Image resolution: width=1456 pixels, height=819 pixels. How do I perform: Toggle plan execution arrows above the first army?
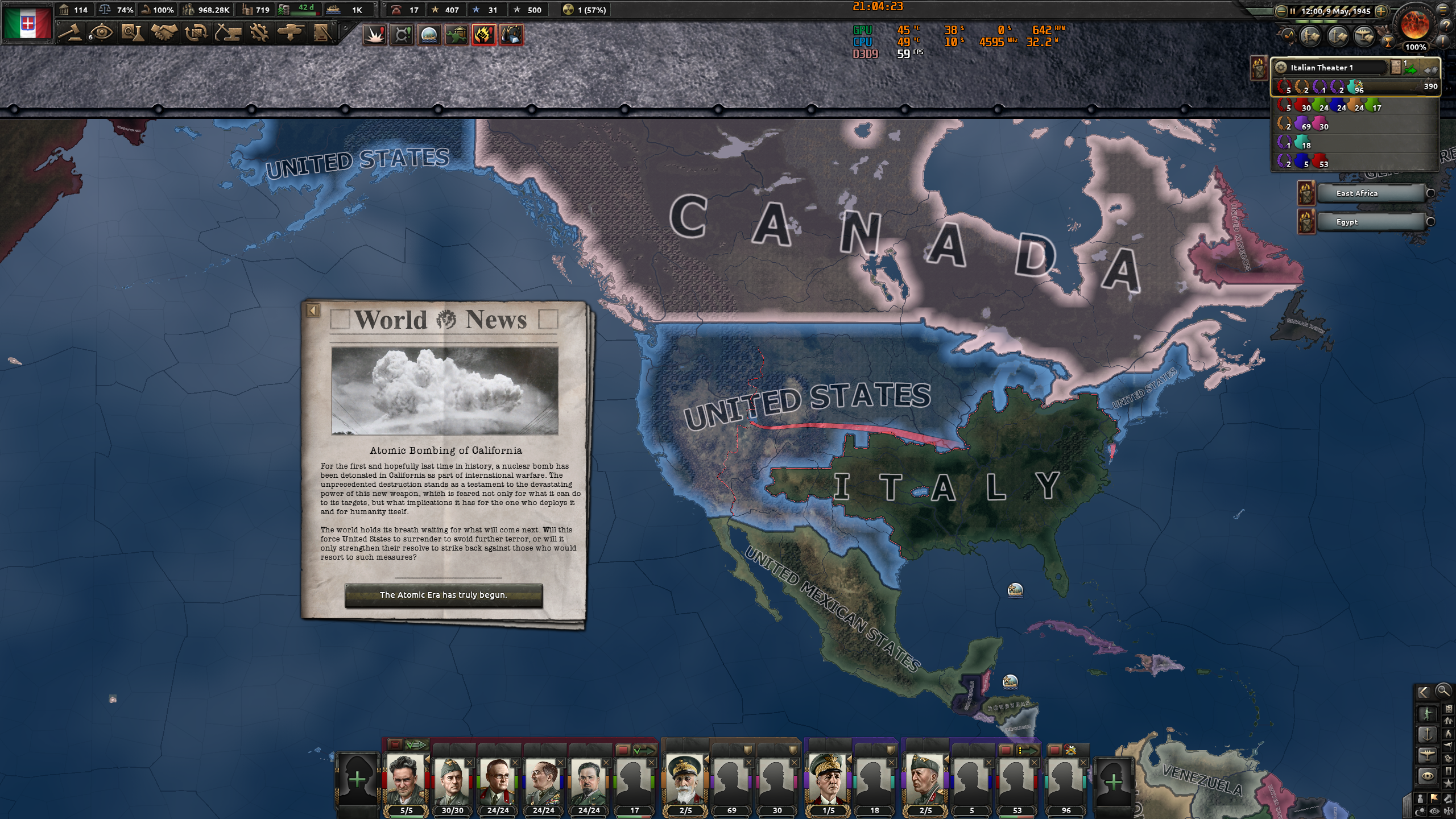pyautogui.click(x=415, y=745)
